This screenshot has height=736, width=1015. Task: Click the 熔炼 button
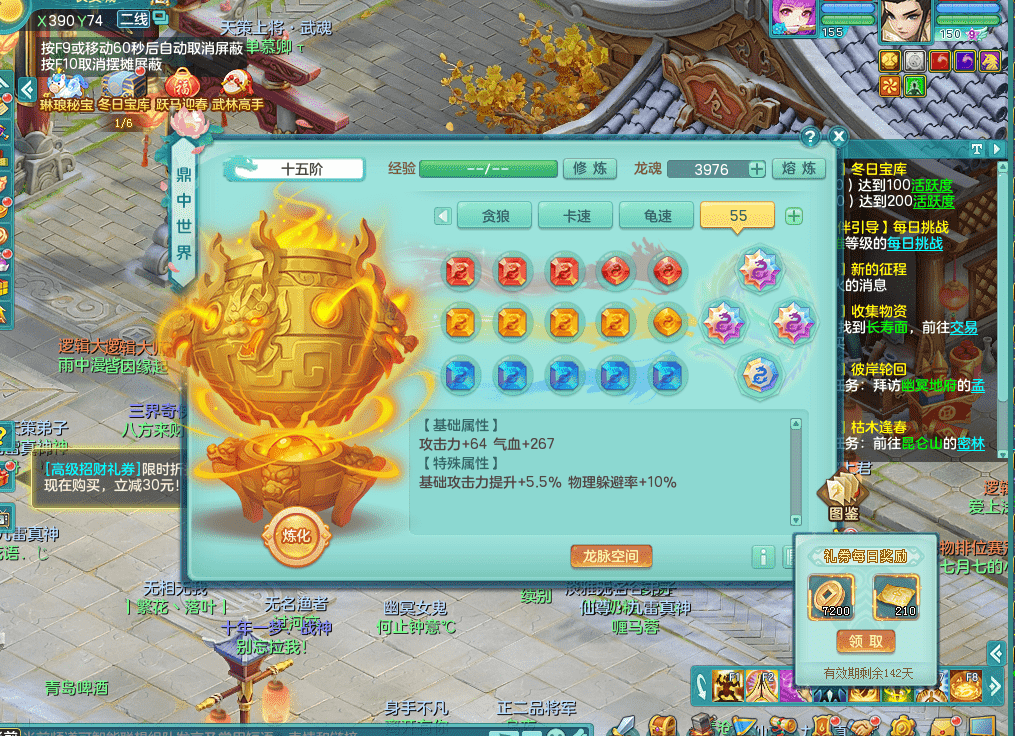coord(799,169)
